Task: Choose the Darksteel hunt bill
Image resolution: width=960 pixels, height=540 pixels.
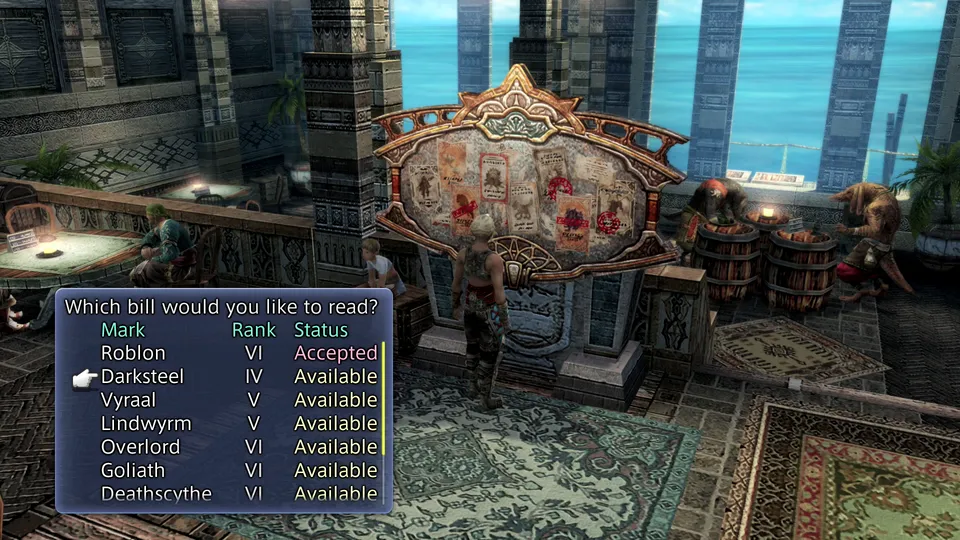Action: pyautogui.click(x=142, y=377)
